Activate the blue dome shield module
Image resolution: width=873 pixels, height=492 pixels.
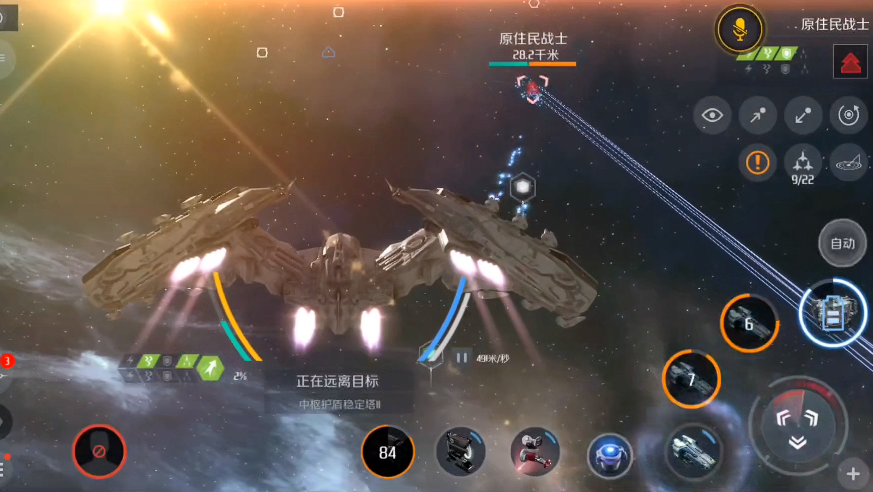coord(609,456)
